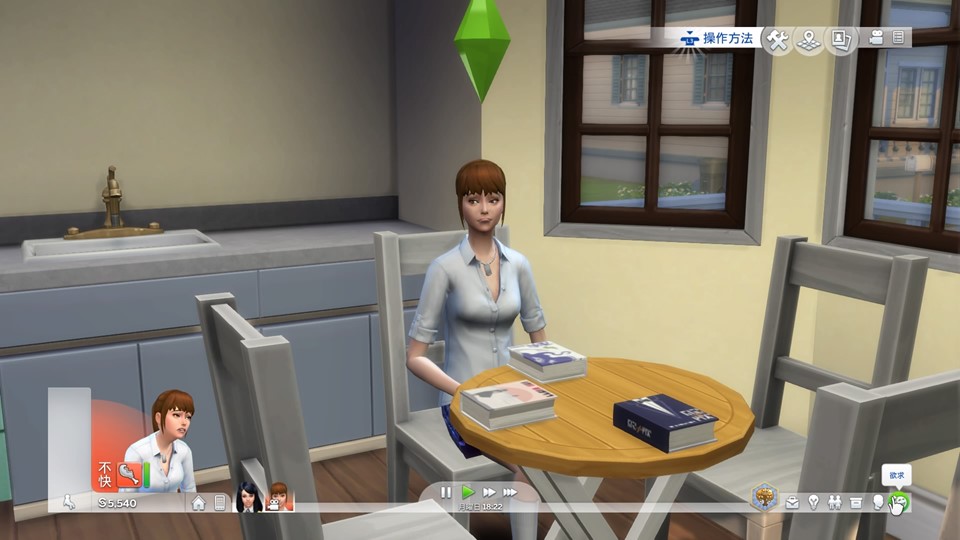This screenshot has width=960, height=540.
Task: Open the needs (欲求) panel
Action: [x=899, y=503]
